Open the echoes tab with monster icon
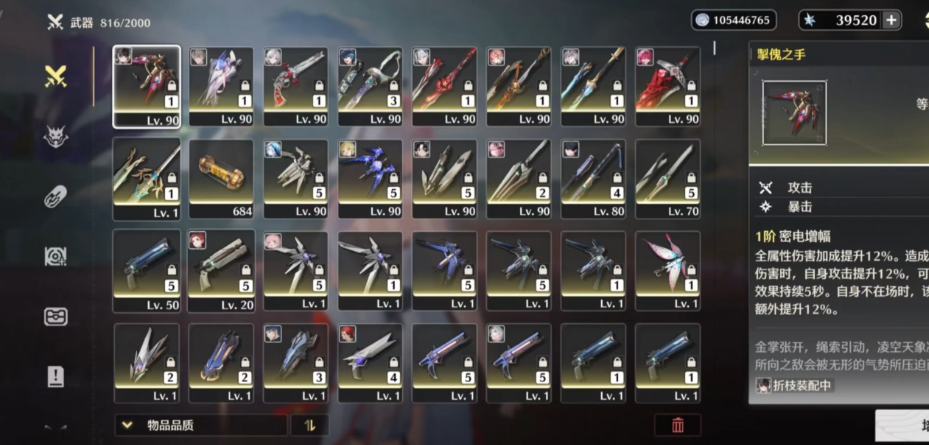Image resolution: width=929 pixels, height=445 pixels. pos(56,136)
